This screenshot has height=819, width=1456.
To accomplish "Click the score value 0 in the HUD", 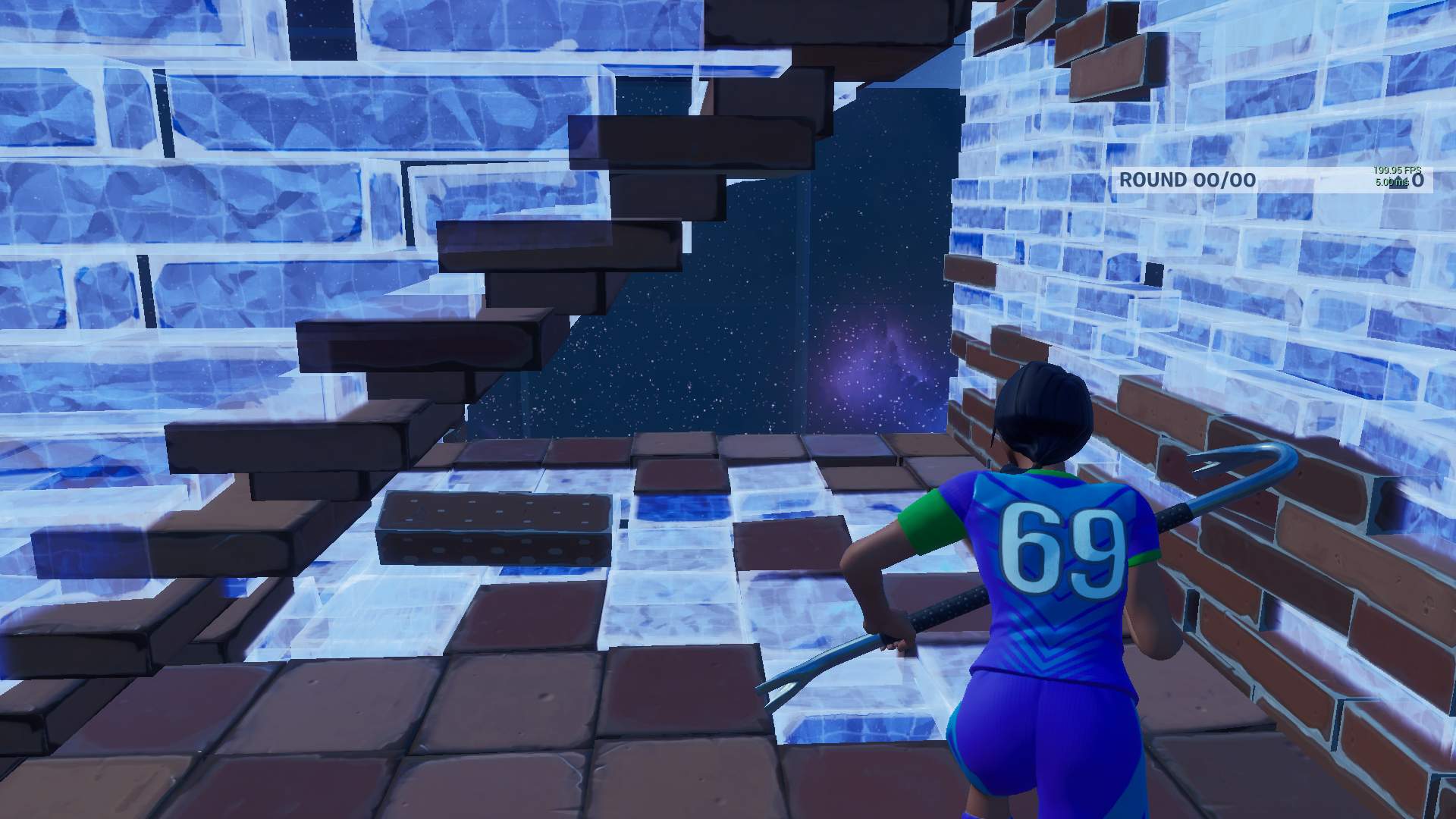I will click(x=1418, y=180).
